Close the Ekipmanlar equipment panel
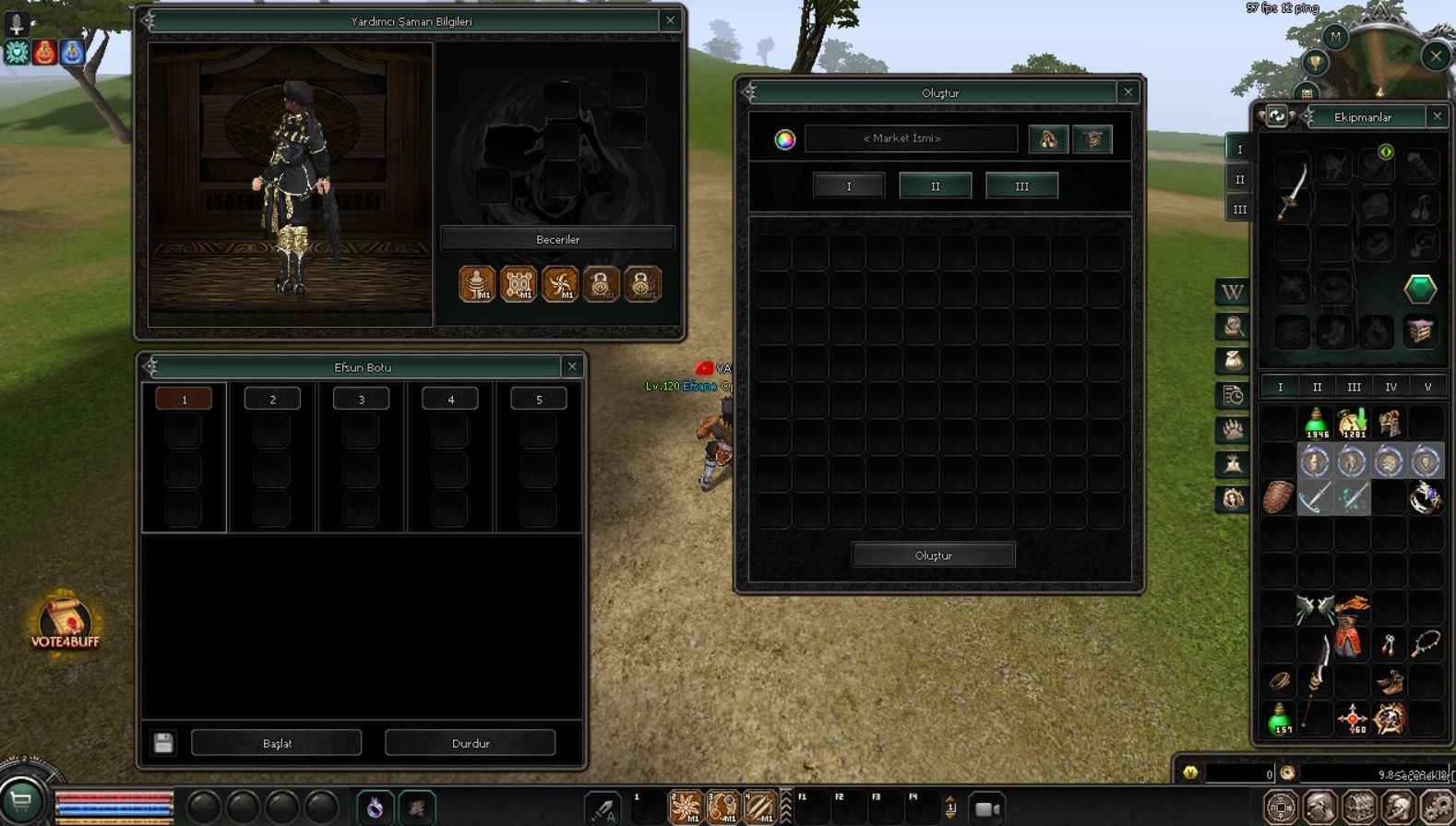The height and width of the screenshot is (826, 1456). [1437, 116]
